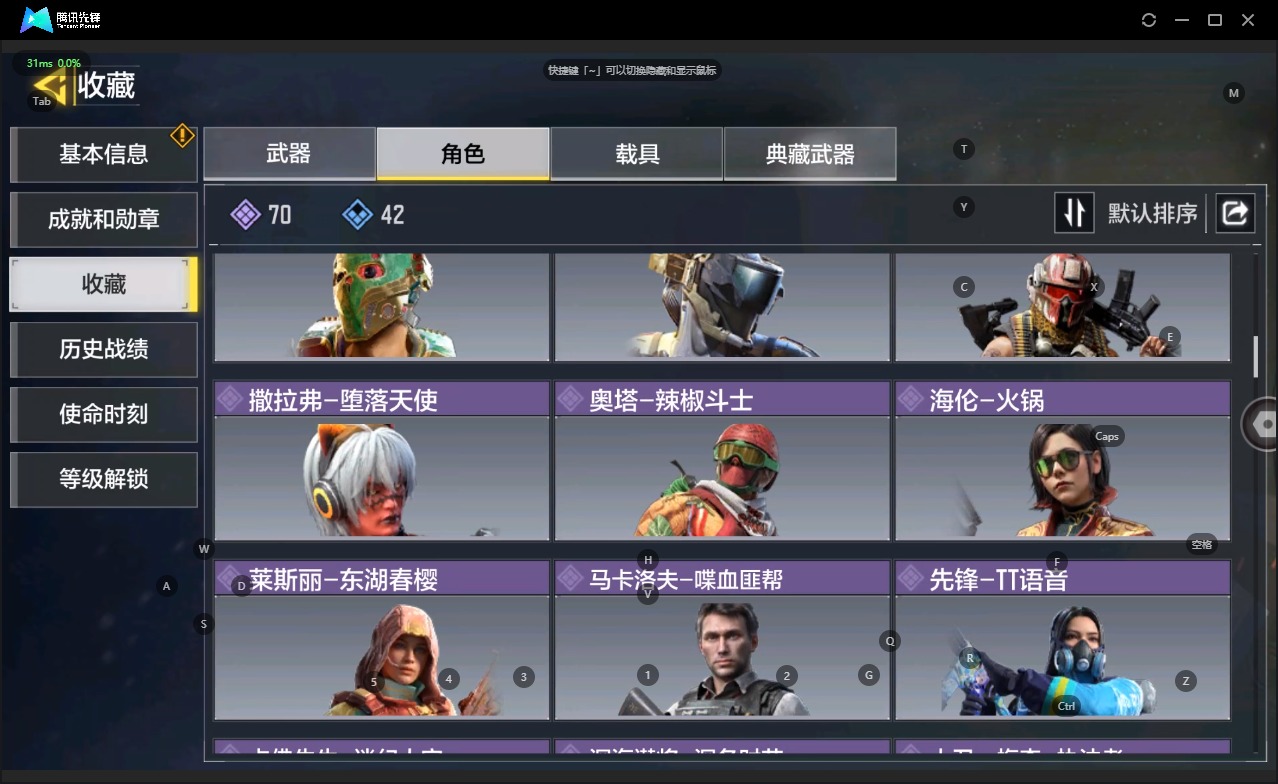Select the 收藏 sidebar entry
1278x784 pixels.
point(103,284)
